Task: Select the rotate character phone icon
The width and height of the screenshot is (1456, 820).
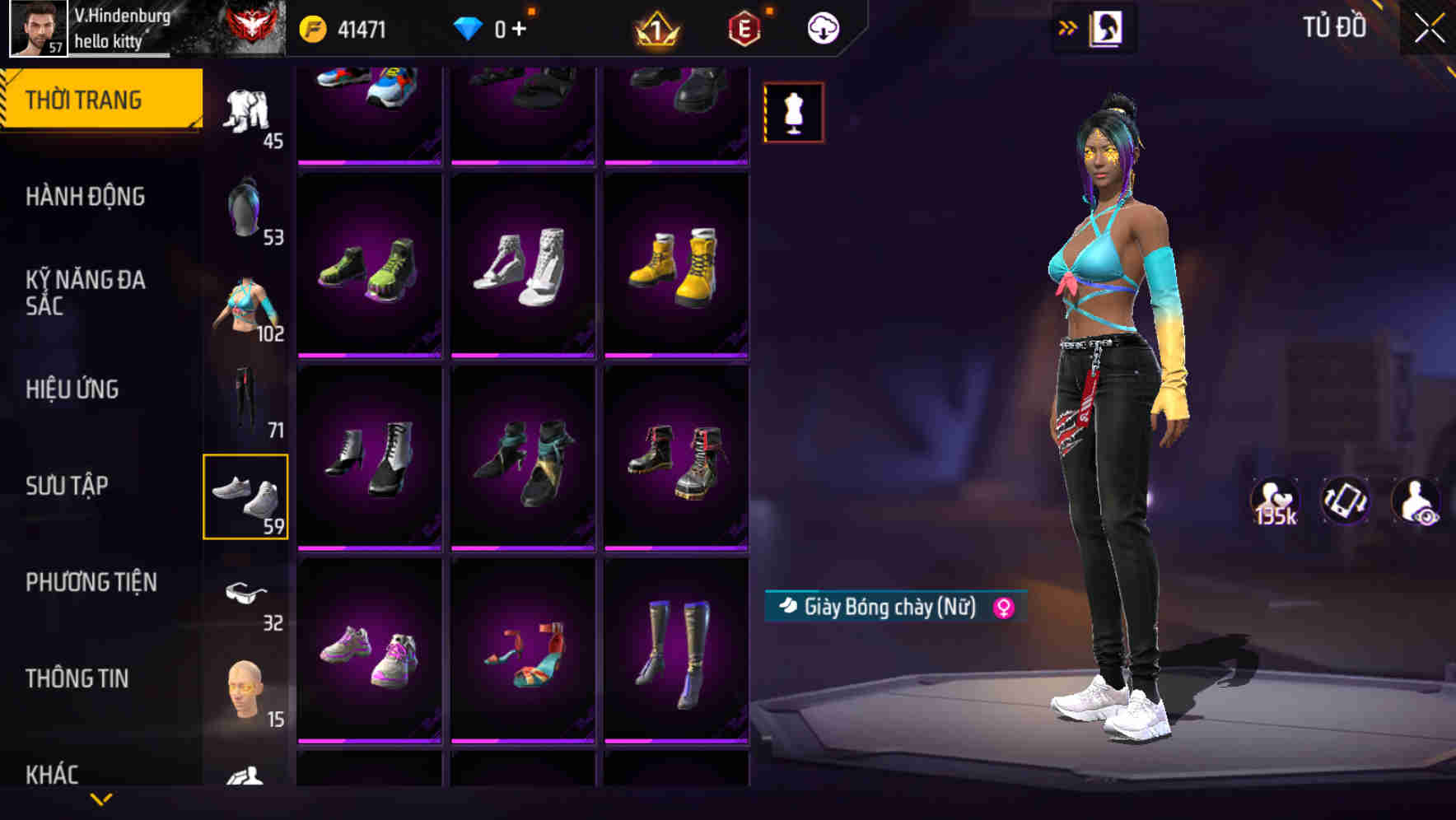Action: 1344,502
